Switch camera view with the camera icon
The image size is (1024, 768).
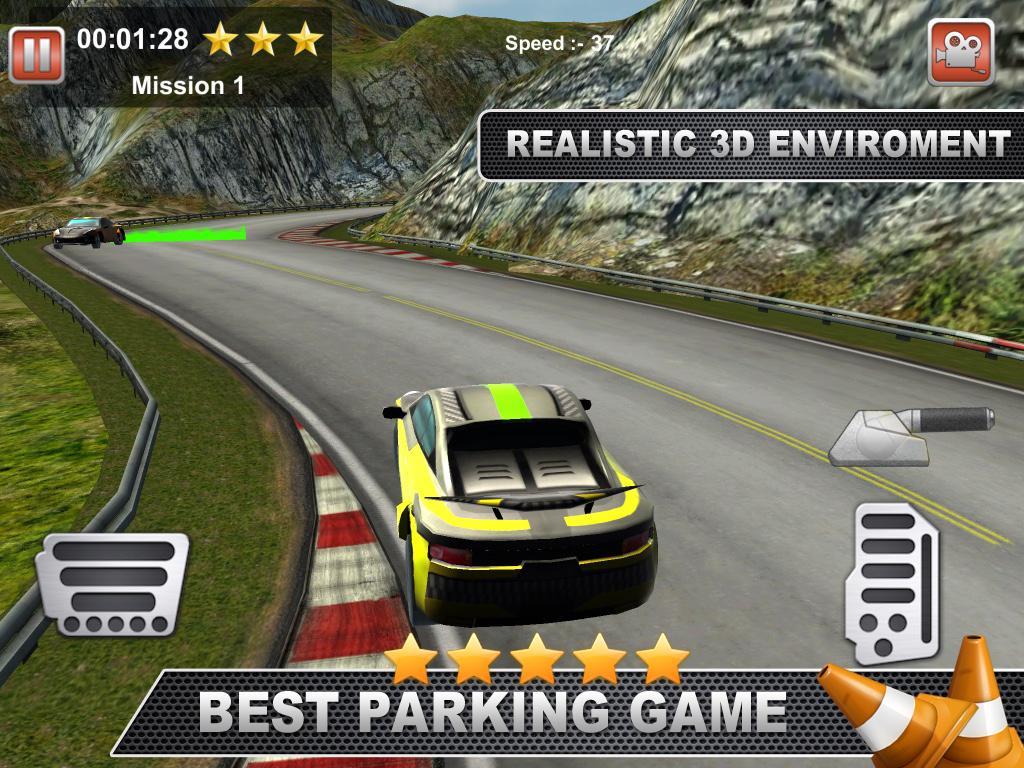pos(960,52)
